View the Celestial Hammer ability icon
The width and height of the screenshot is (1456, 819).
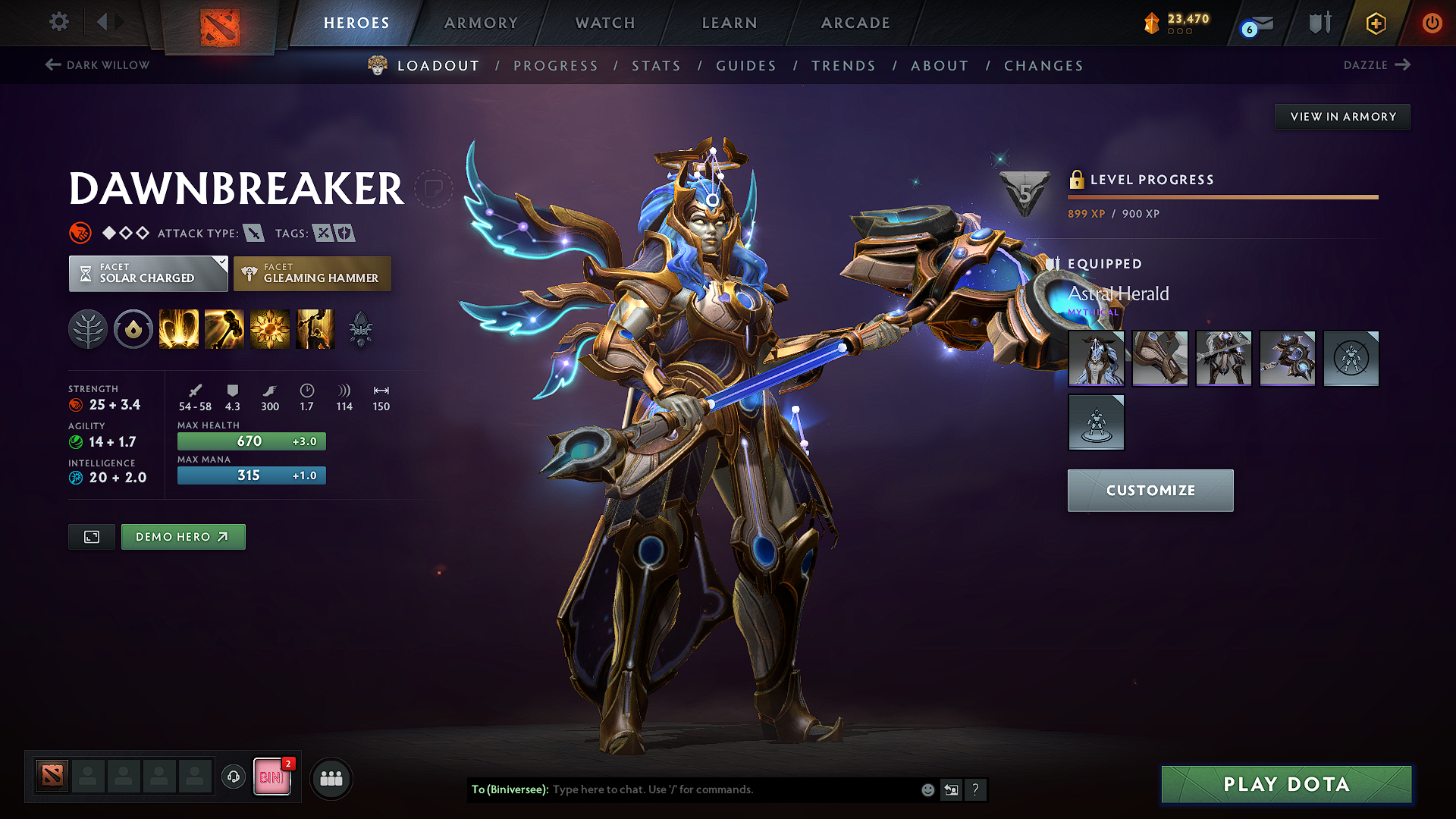(224, 329)
